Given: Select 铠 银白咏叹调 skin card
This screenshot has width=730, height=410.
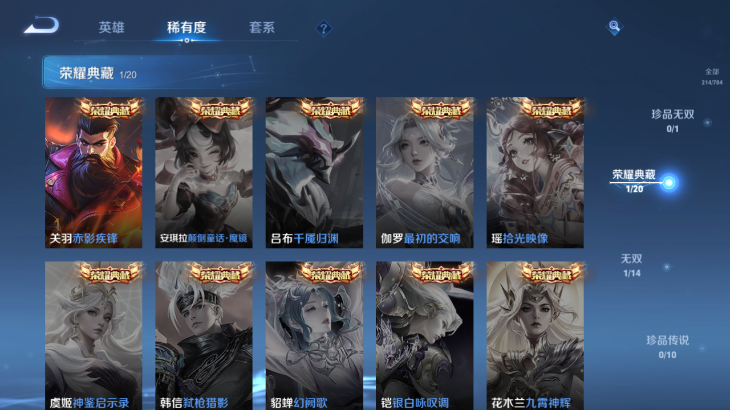Looking at the screenshot, I should point(424,335).
